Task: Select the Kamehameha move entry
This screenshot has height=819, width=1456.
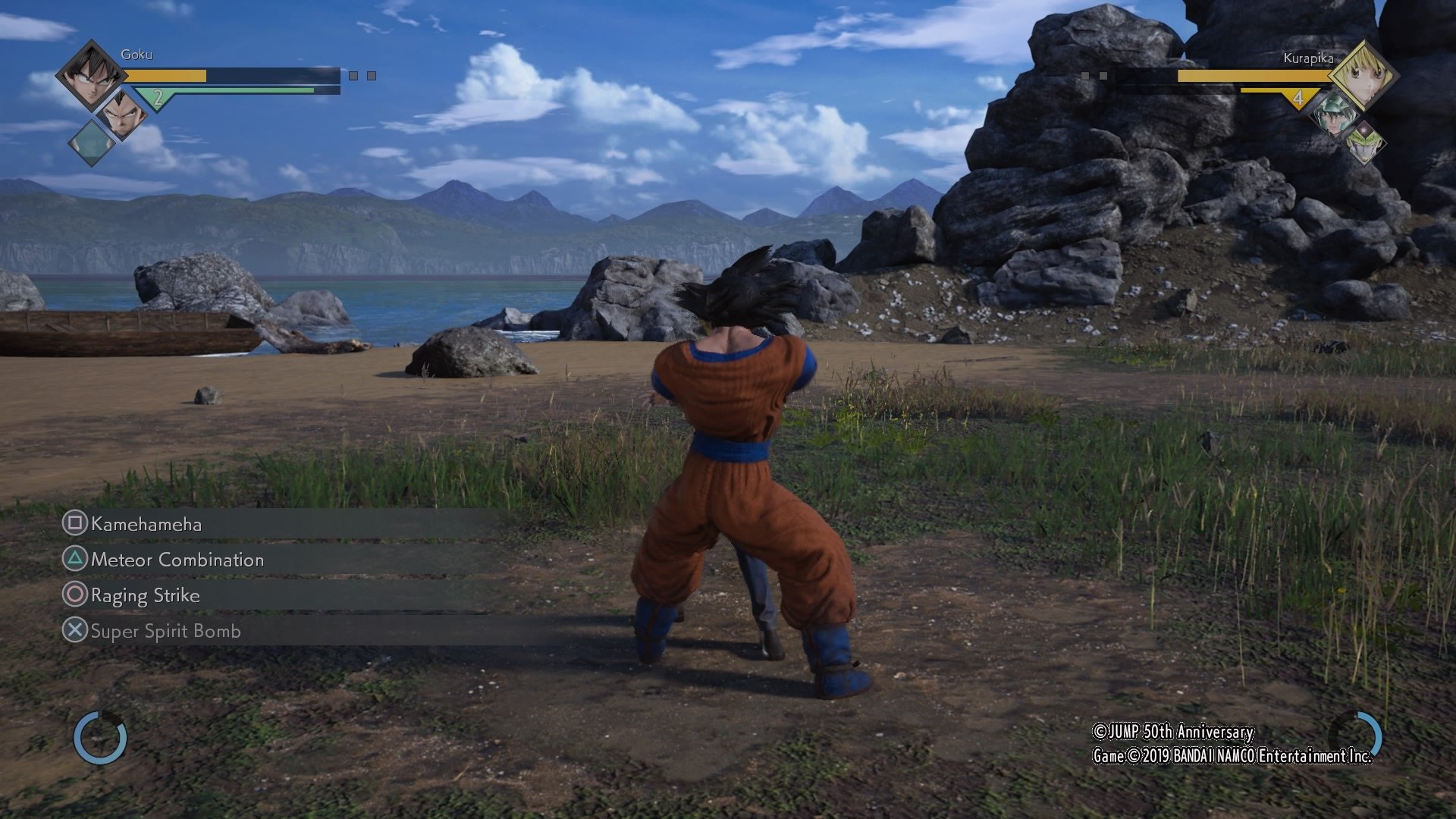Action: tap(147, 524)
